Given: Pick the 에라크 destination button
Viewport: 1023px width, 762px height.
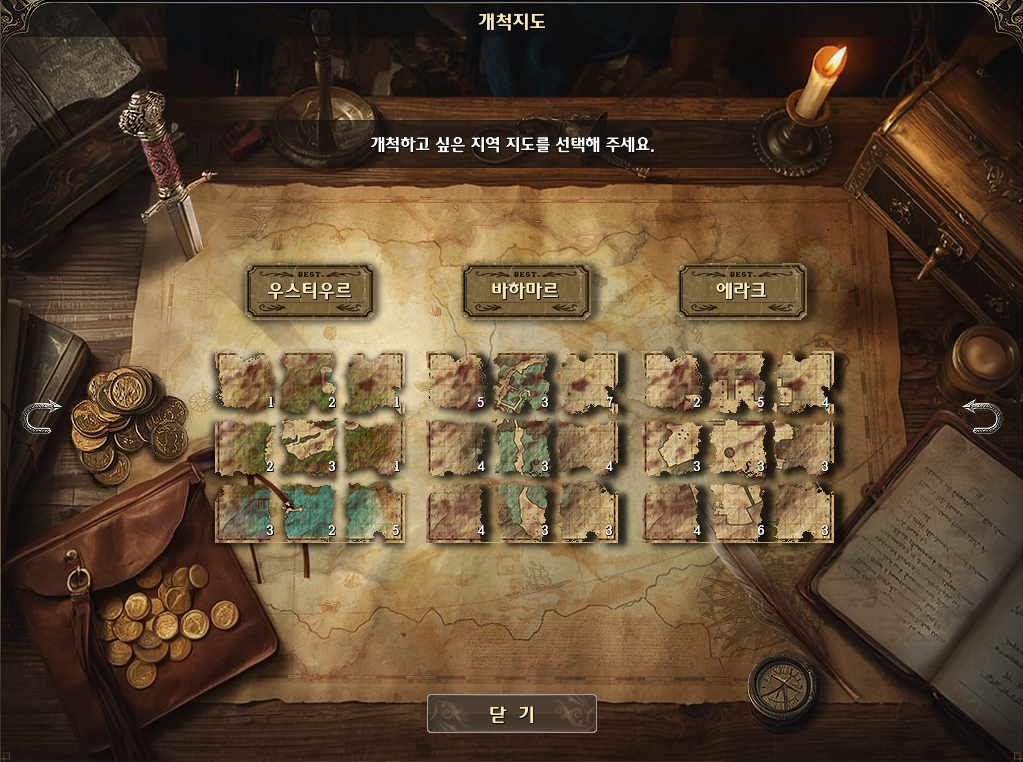Looking at the screenshot, I should click(742, 291).
